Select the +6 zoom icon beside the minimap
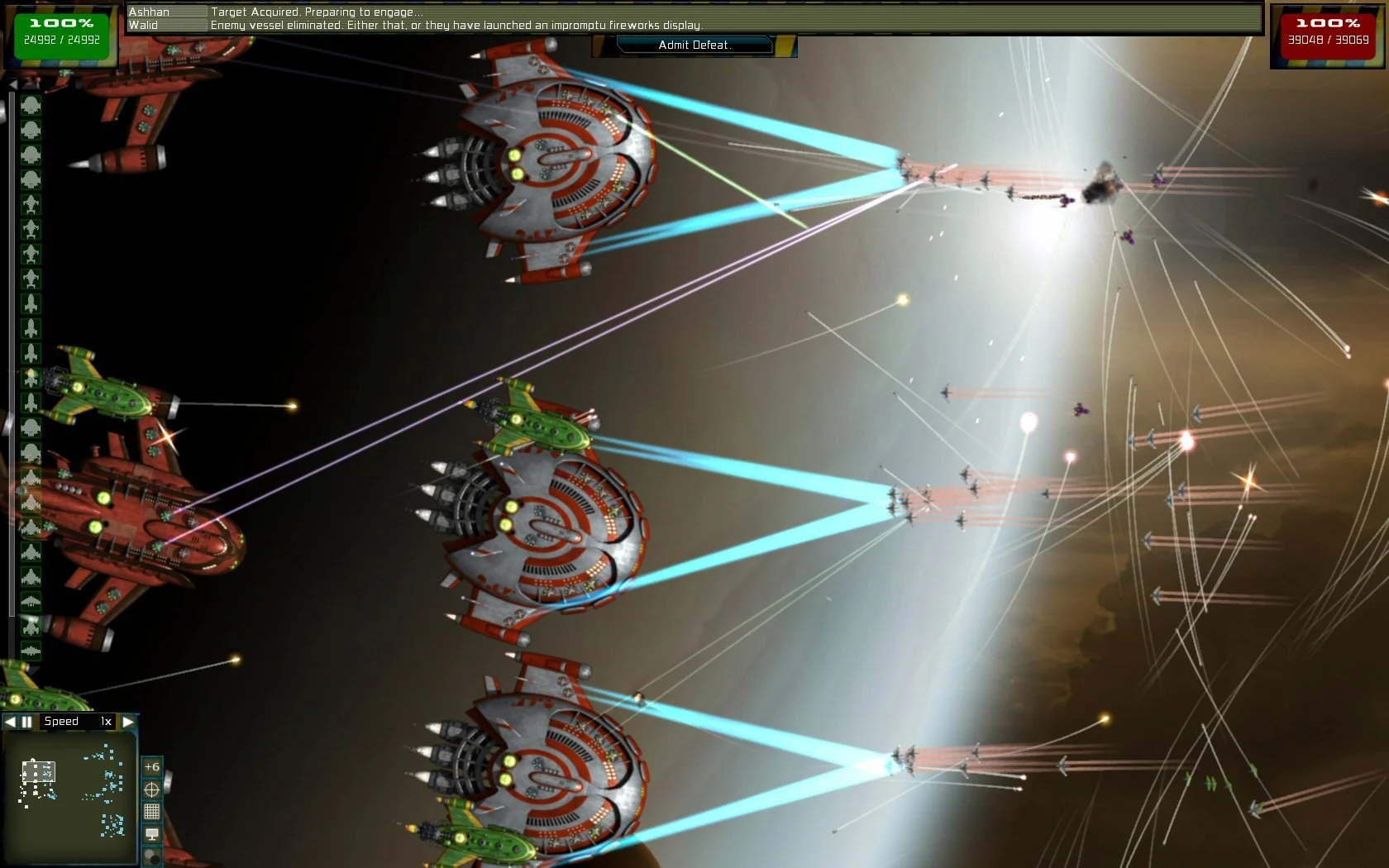 [x=151, y=765]
